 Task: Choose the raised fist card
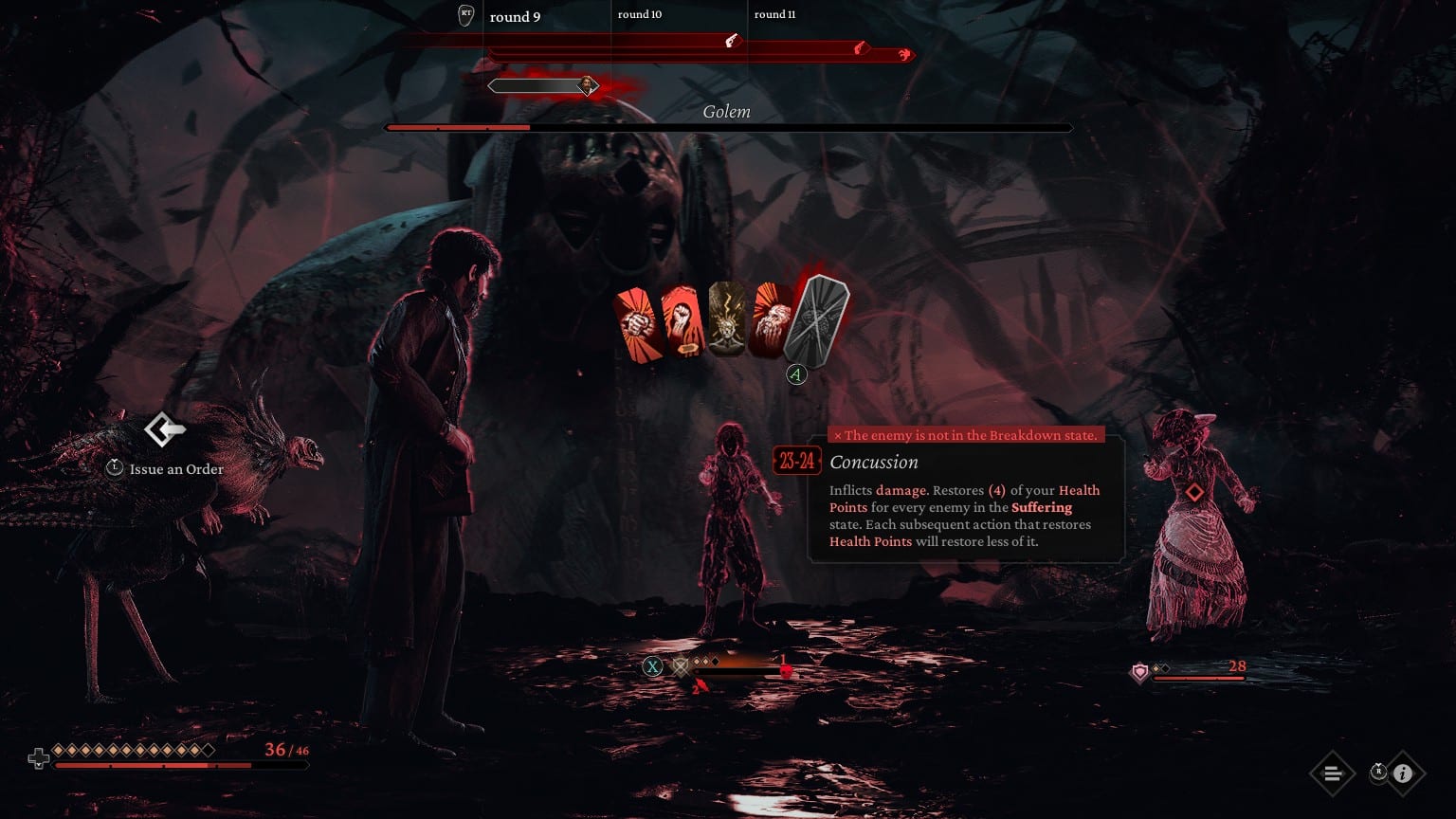pyautogui.click(x=681, y=322)
